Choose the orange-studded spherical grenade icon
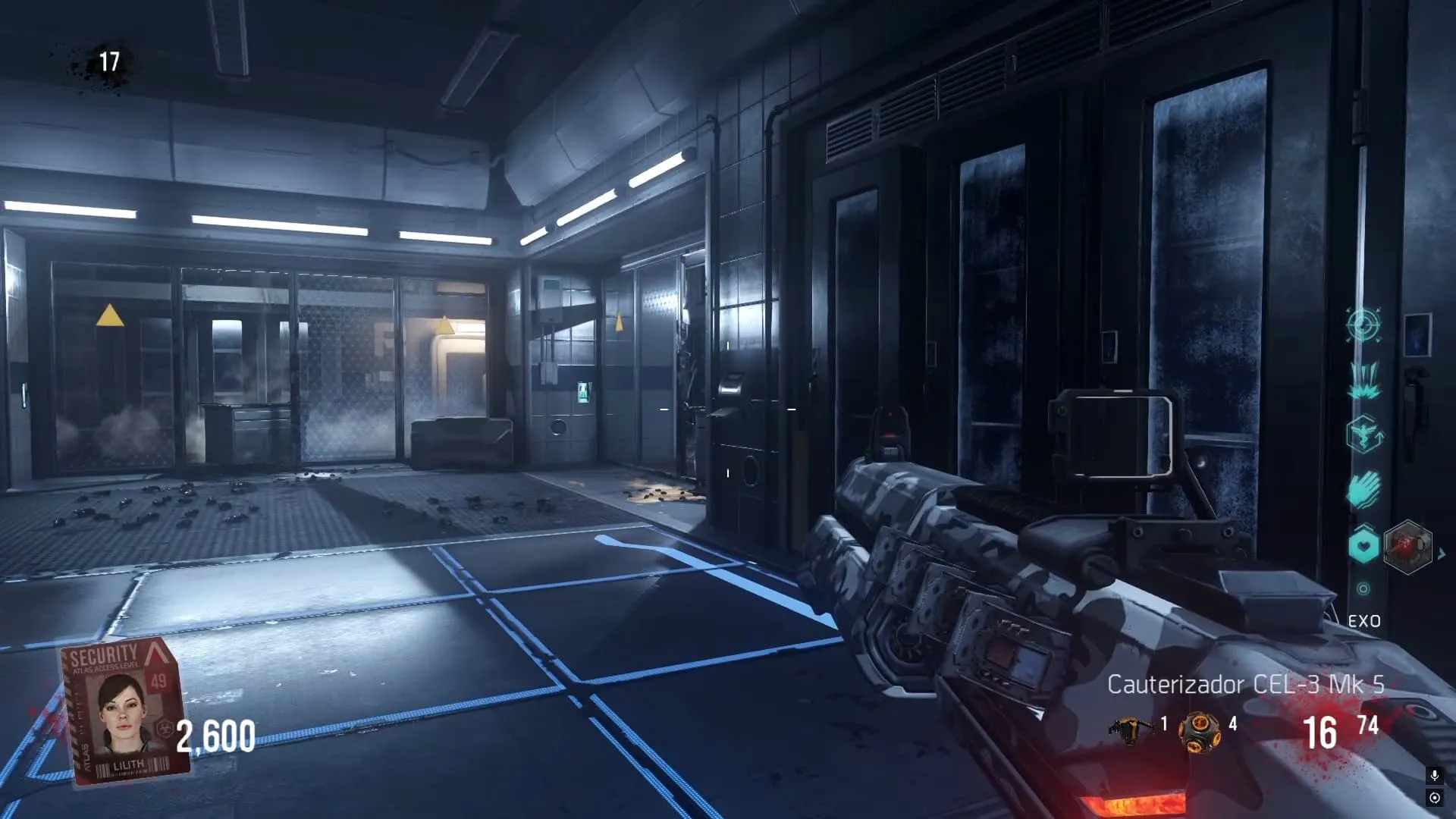The height and width of the screenshot is (819, 1456). pos(1199,732)
